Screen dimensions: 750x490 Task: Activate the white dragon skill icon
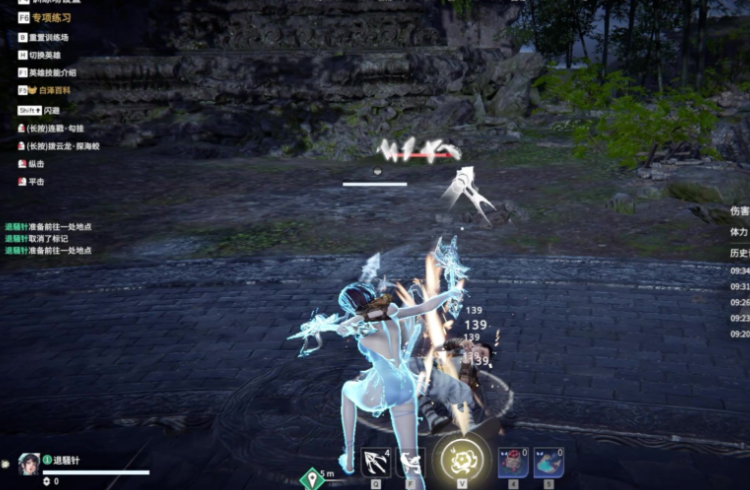point(411,462)
